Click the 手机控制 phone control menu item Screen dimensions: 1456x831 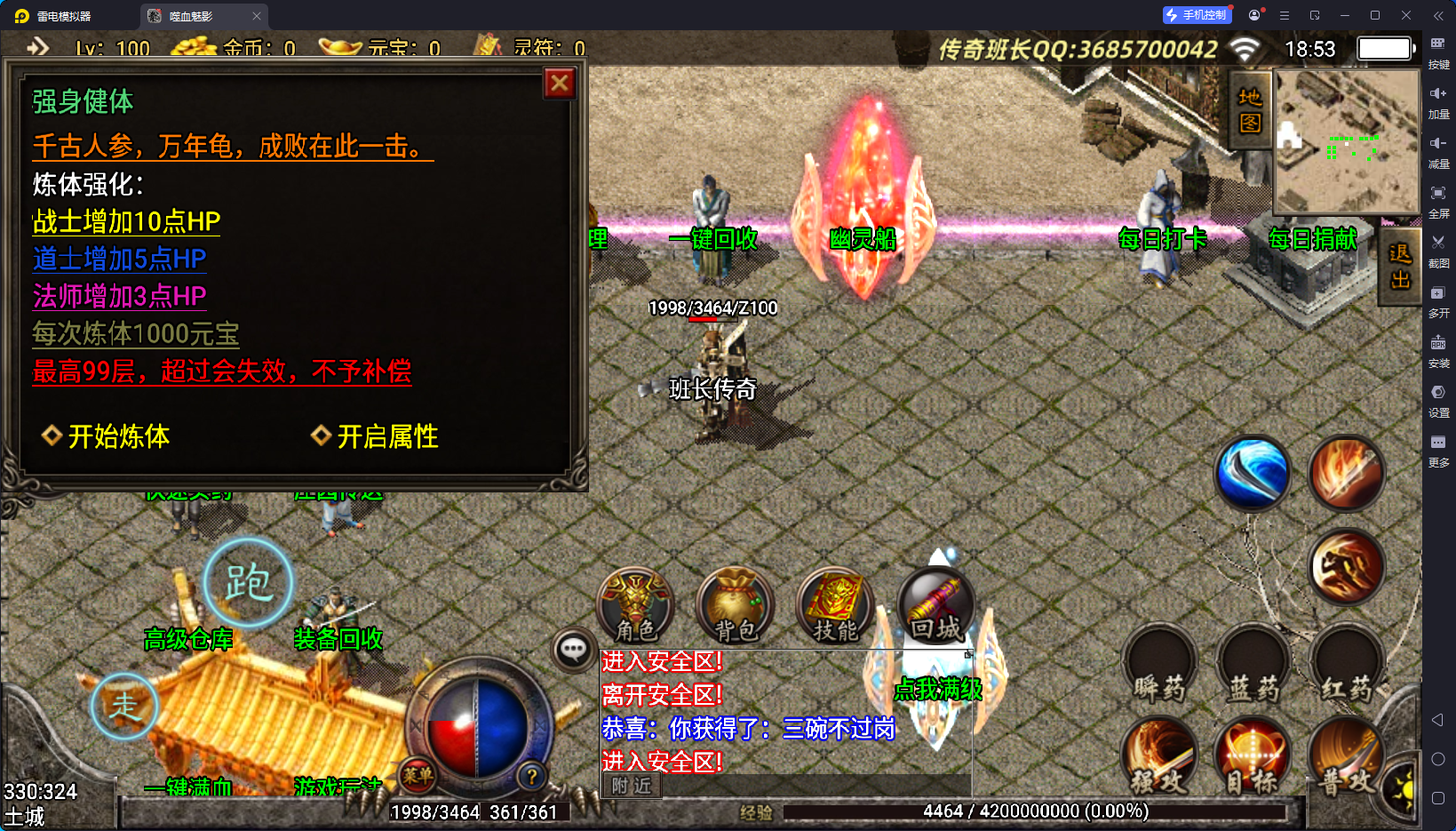(x=1196, y=14)
